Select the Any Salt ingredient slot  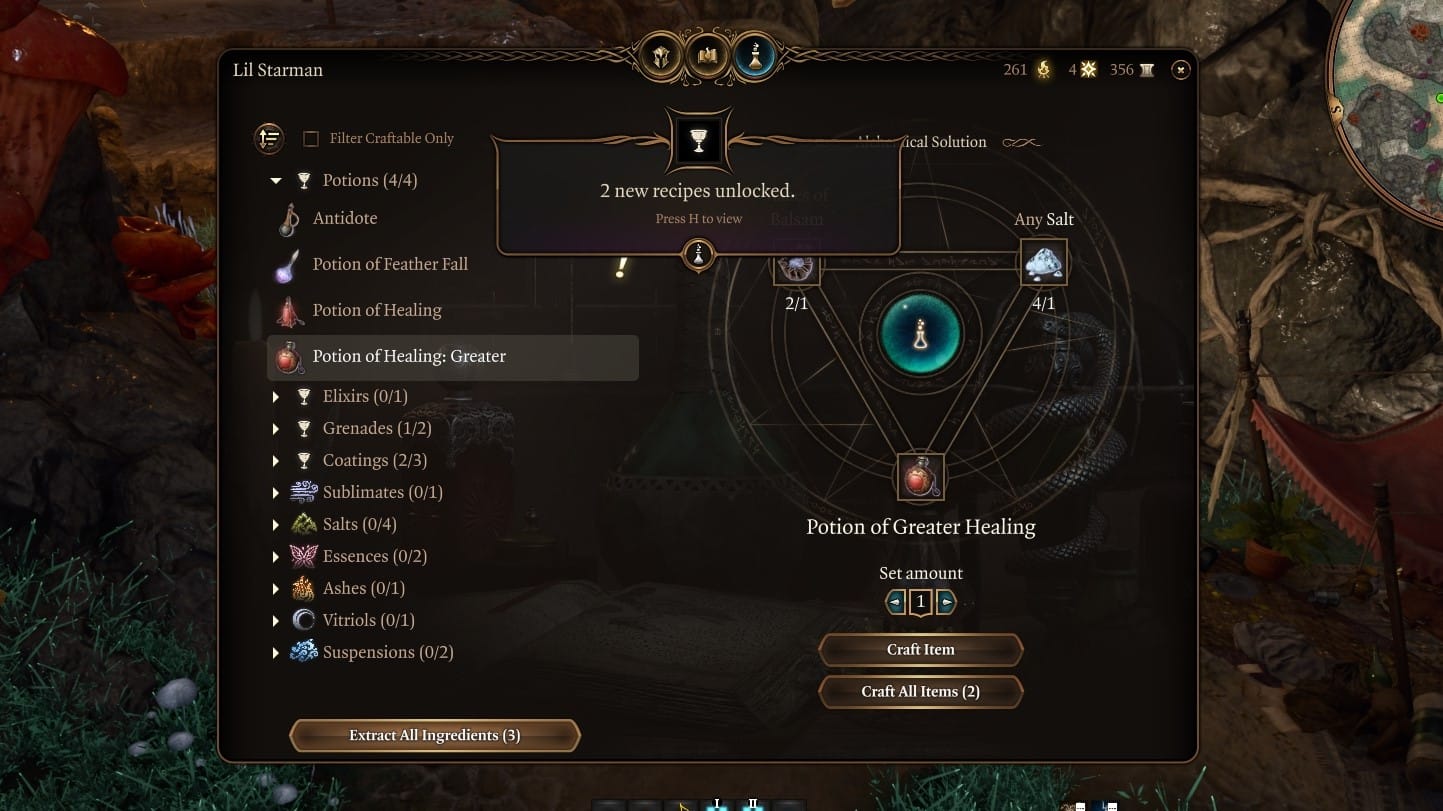click(x=1042, y=262)
